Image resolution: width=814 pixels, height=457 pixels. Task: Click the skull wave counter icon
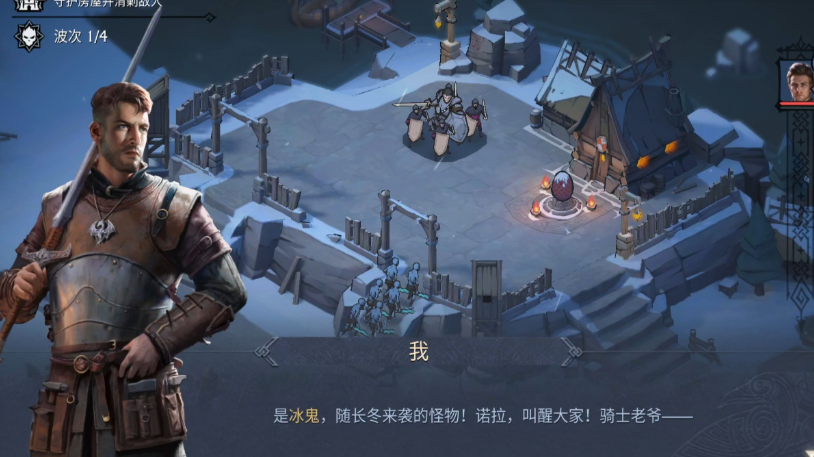click(x=28, y=37)
